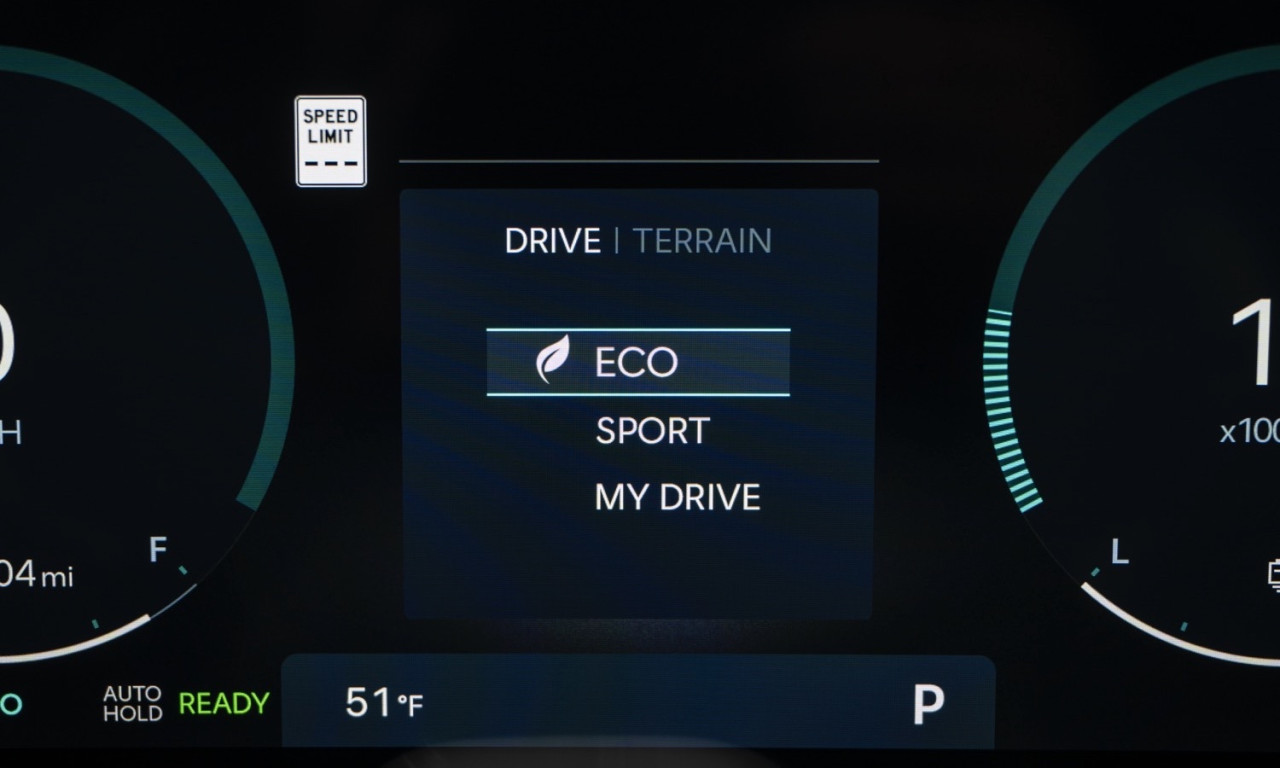Screen dimensions: 1280x768
Task: Pick the MY DRIVE mode entry
Action: tap(677, 498)
